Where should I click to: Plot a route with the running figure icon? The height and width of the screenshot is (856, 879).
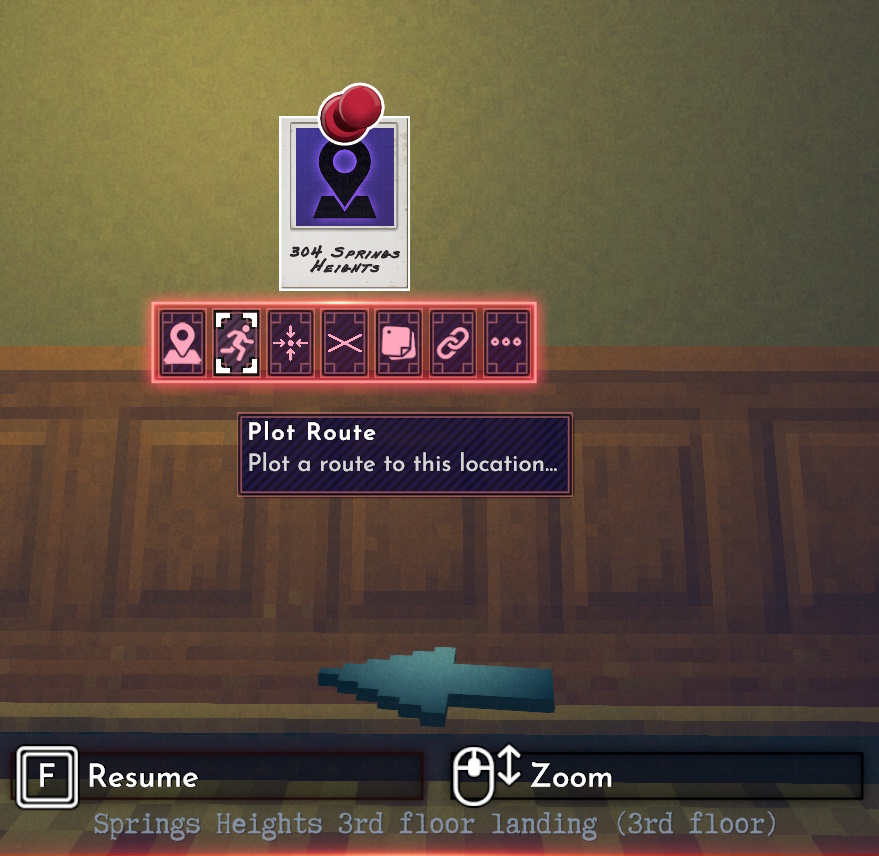click(236, 343)
